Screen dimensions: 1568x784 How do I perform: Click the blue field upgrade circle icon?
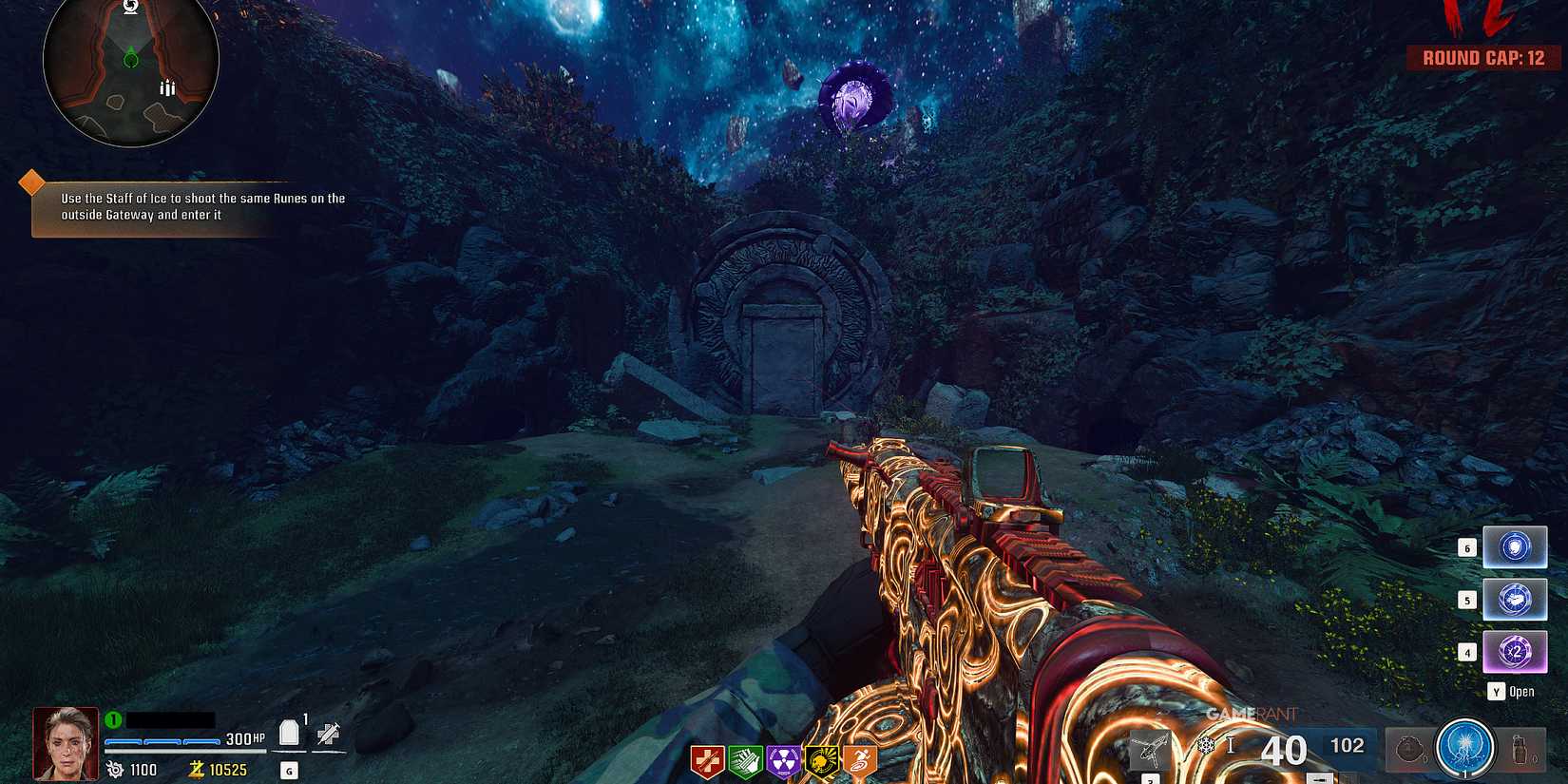click(x=1464, y=750)
